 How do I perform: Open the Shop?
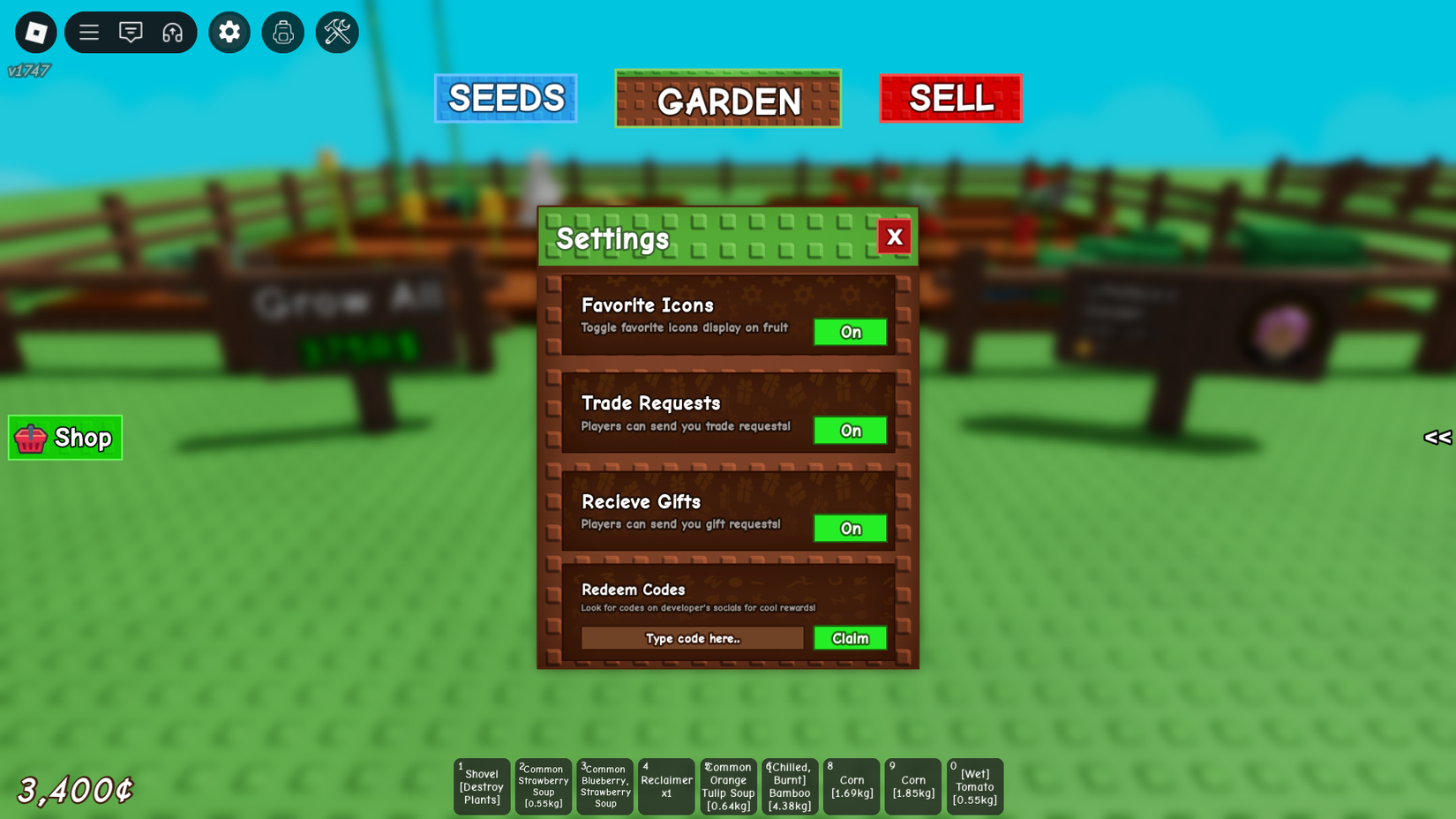(x=64, y=437)
